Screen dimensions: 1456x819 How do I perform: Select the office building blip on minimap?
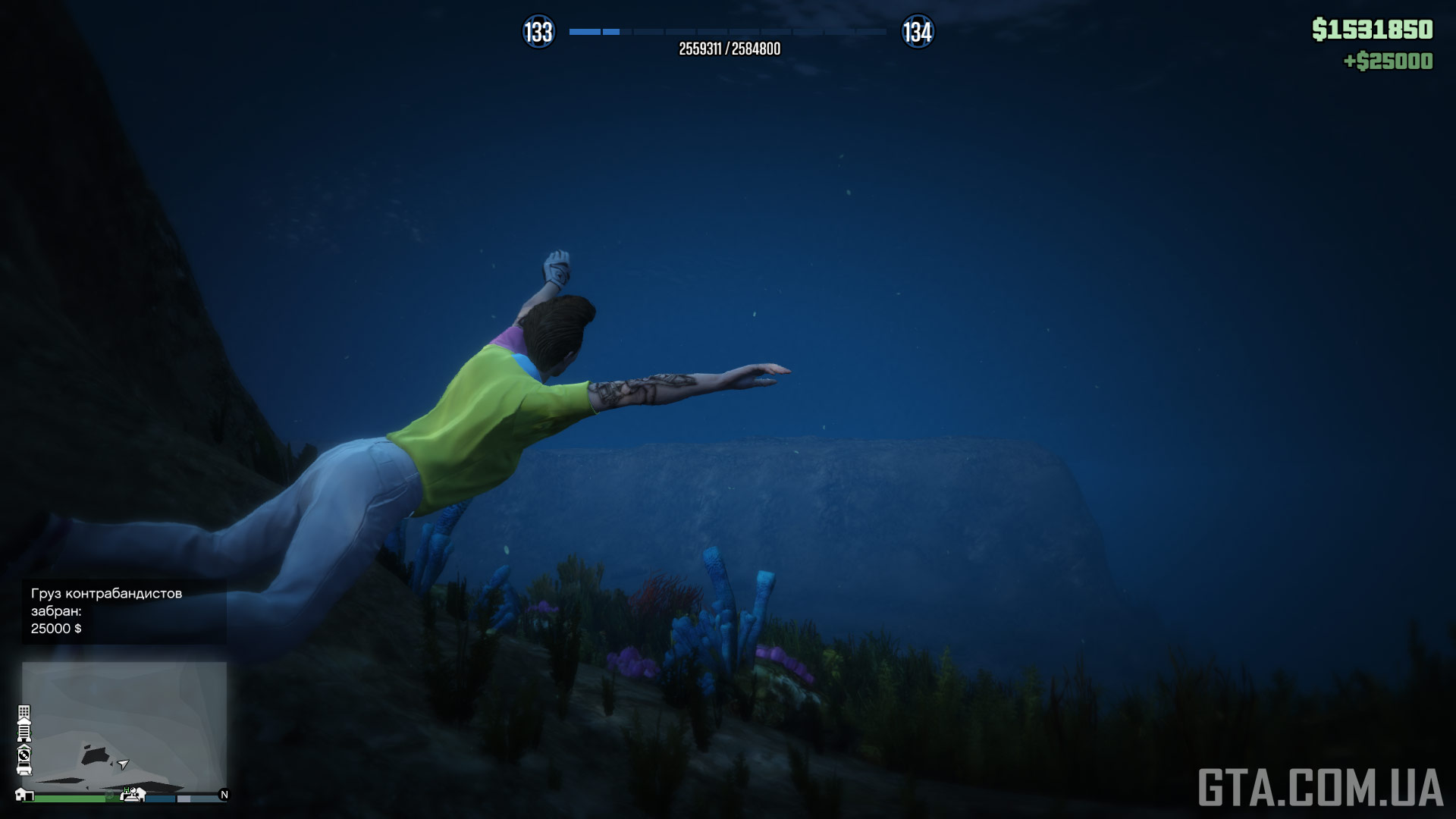tap(24, 713)
